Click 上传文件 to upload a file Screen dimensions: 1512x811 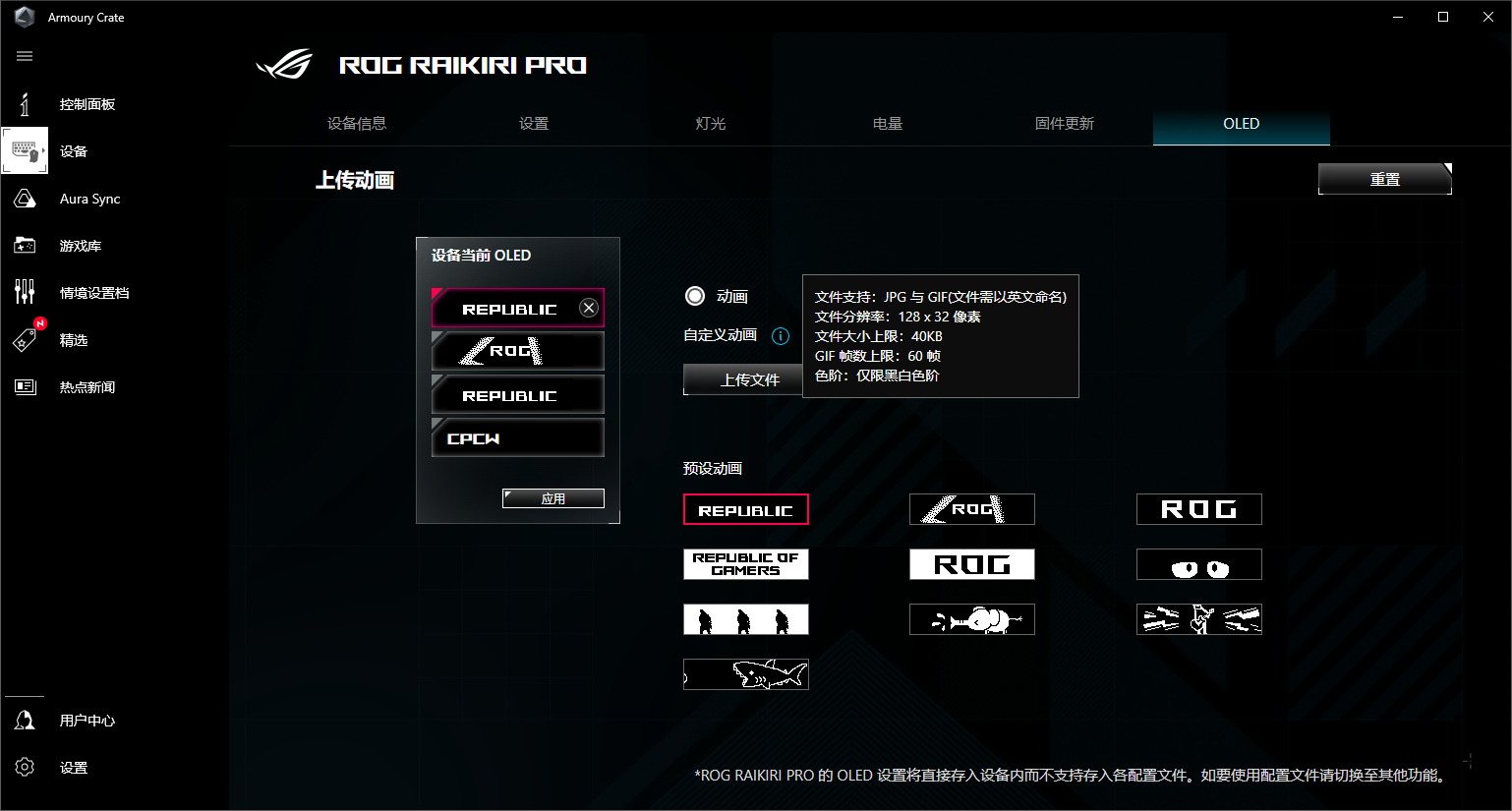[743, 379]
